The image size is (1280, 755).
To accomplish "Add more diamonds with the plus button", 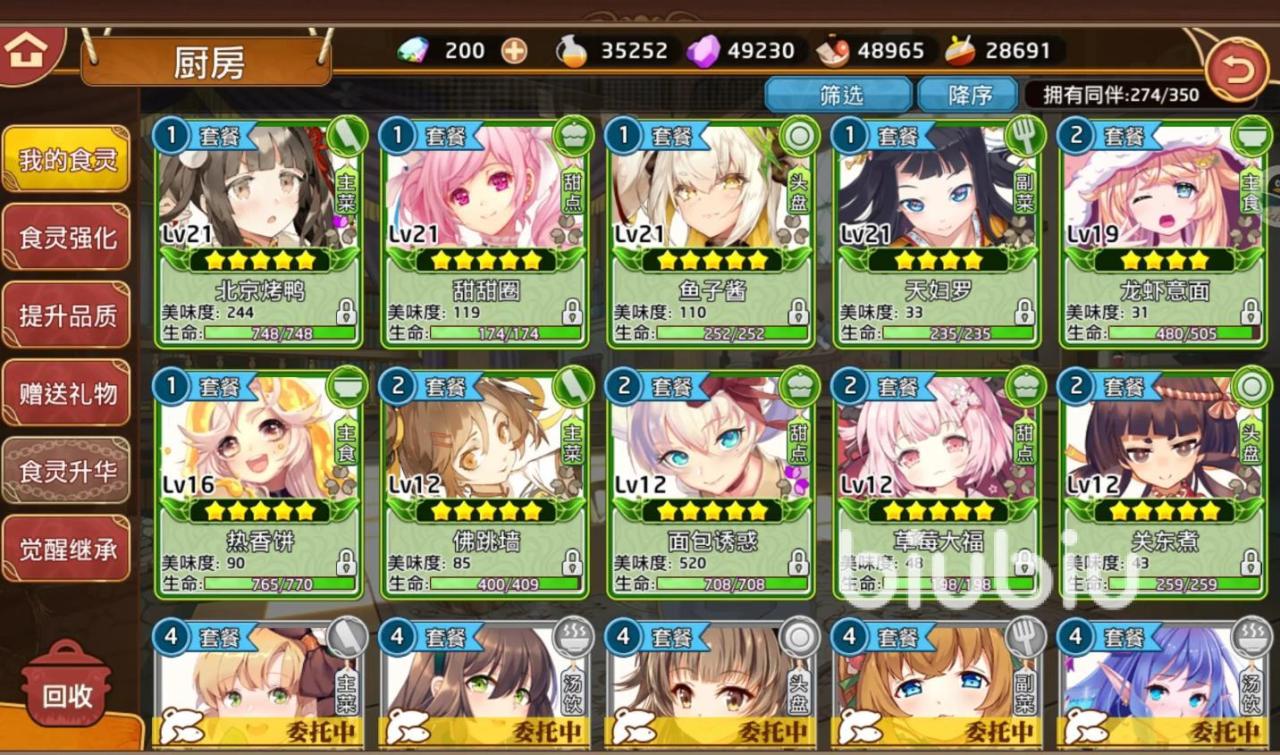I will pos(514,51).
